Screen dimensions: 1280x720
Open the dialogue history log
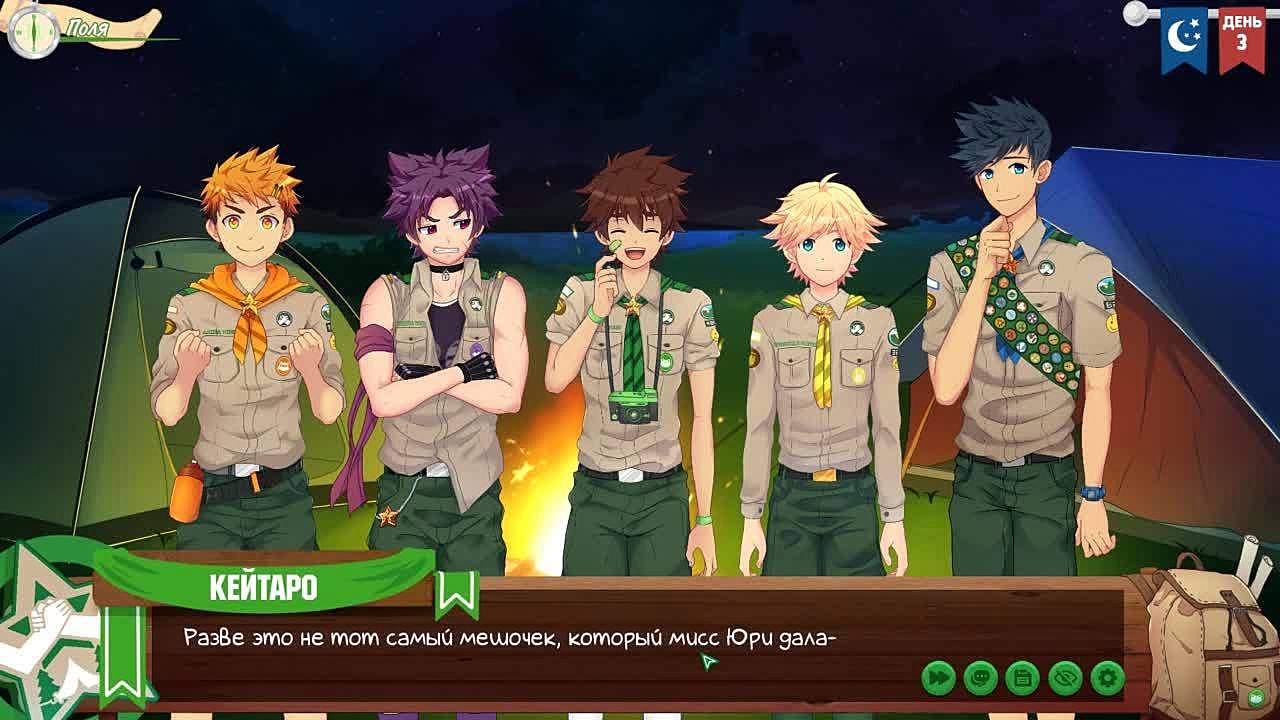[981, 678]
